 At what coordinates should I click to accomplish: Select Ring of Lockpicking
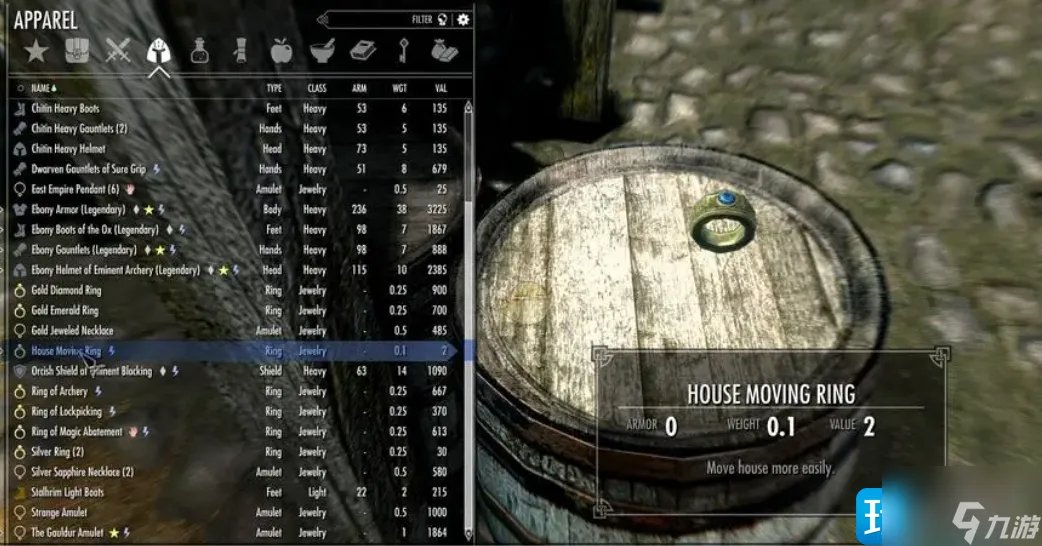[x=67, y=411]
